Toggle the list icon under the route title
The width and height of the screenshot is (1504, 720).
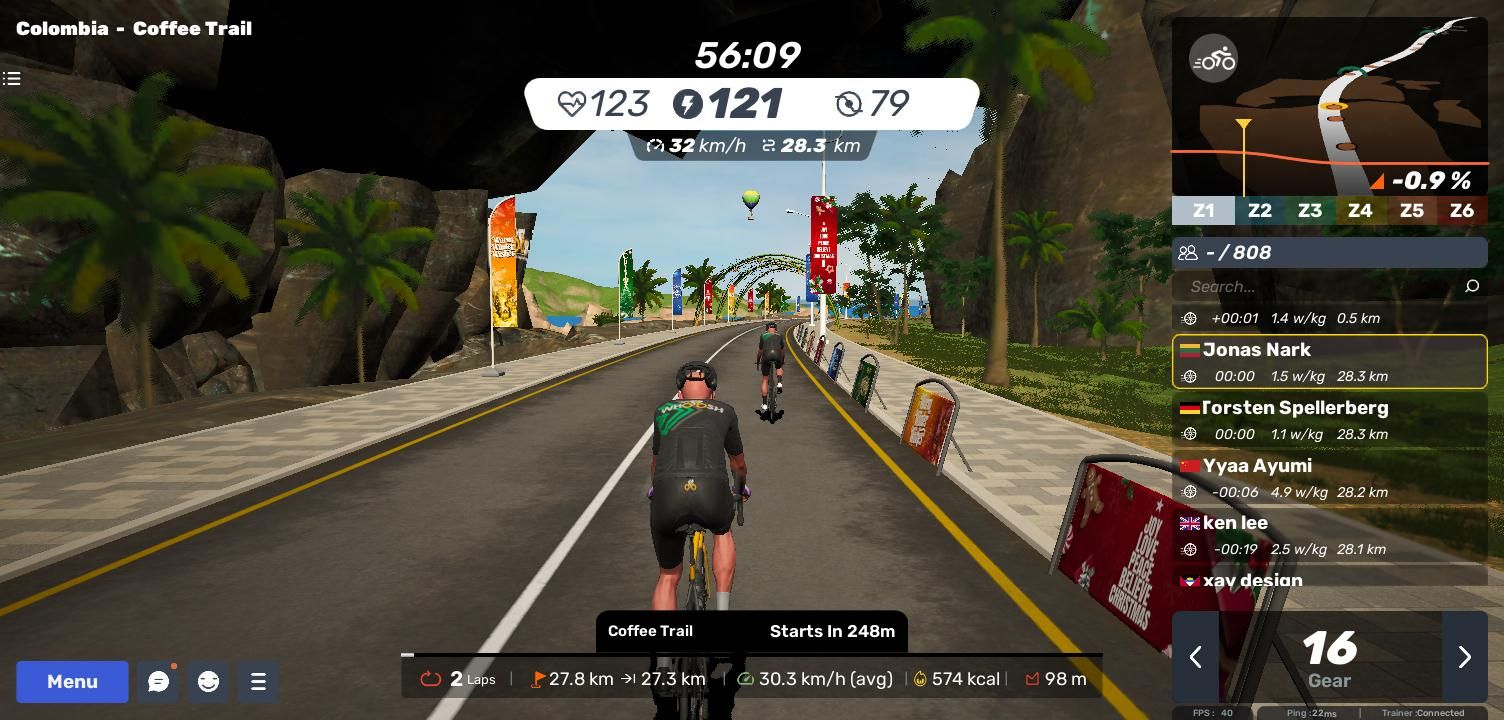click(12, 78)
